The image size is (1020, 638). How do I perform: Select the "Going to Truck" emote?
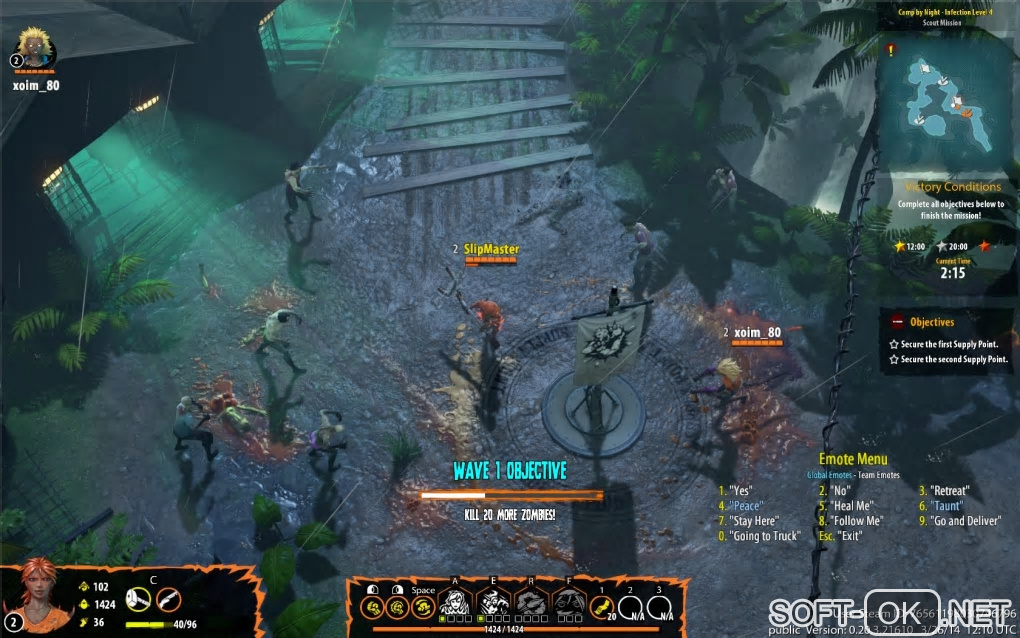pyautogui.click(x=759, y=536)
